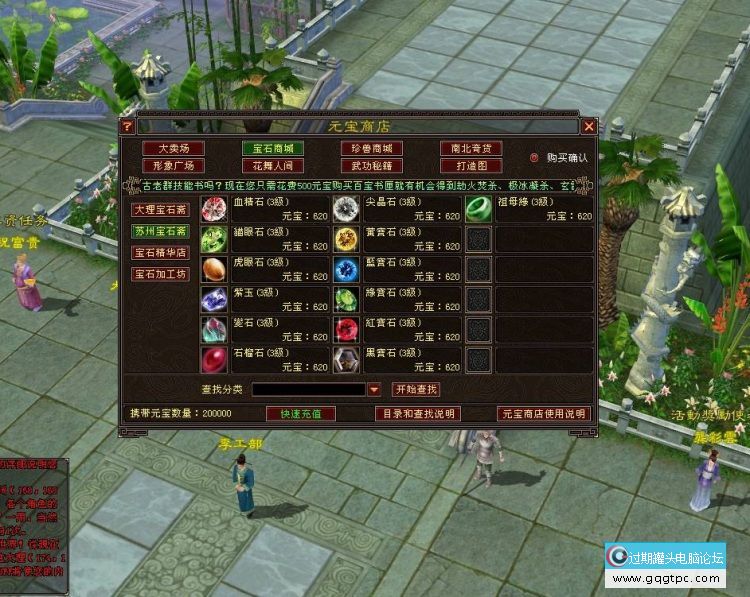Viewport: 750px width, 597px height.
Task: Open 快速充值 quick recharge
Action: tap(301, 413)
